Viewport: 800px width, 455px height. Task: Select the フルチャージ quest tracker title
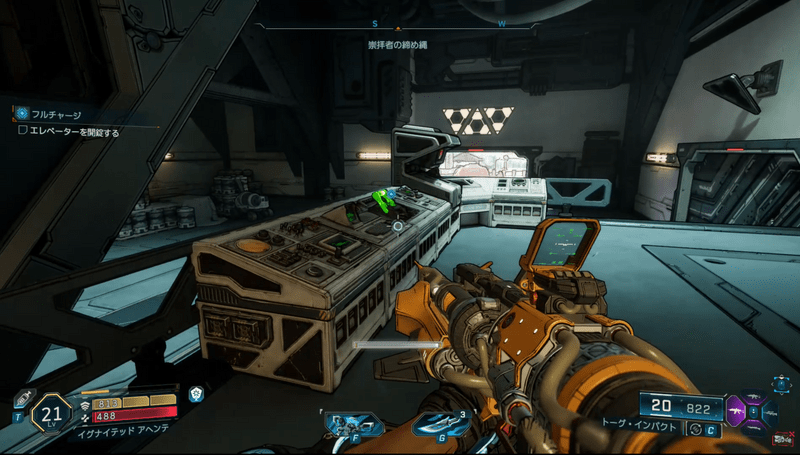pos(56,115)
